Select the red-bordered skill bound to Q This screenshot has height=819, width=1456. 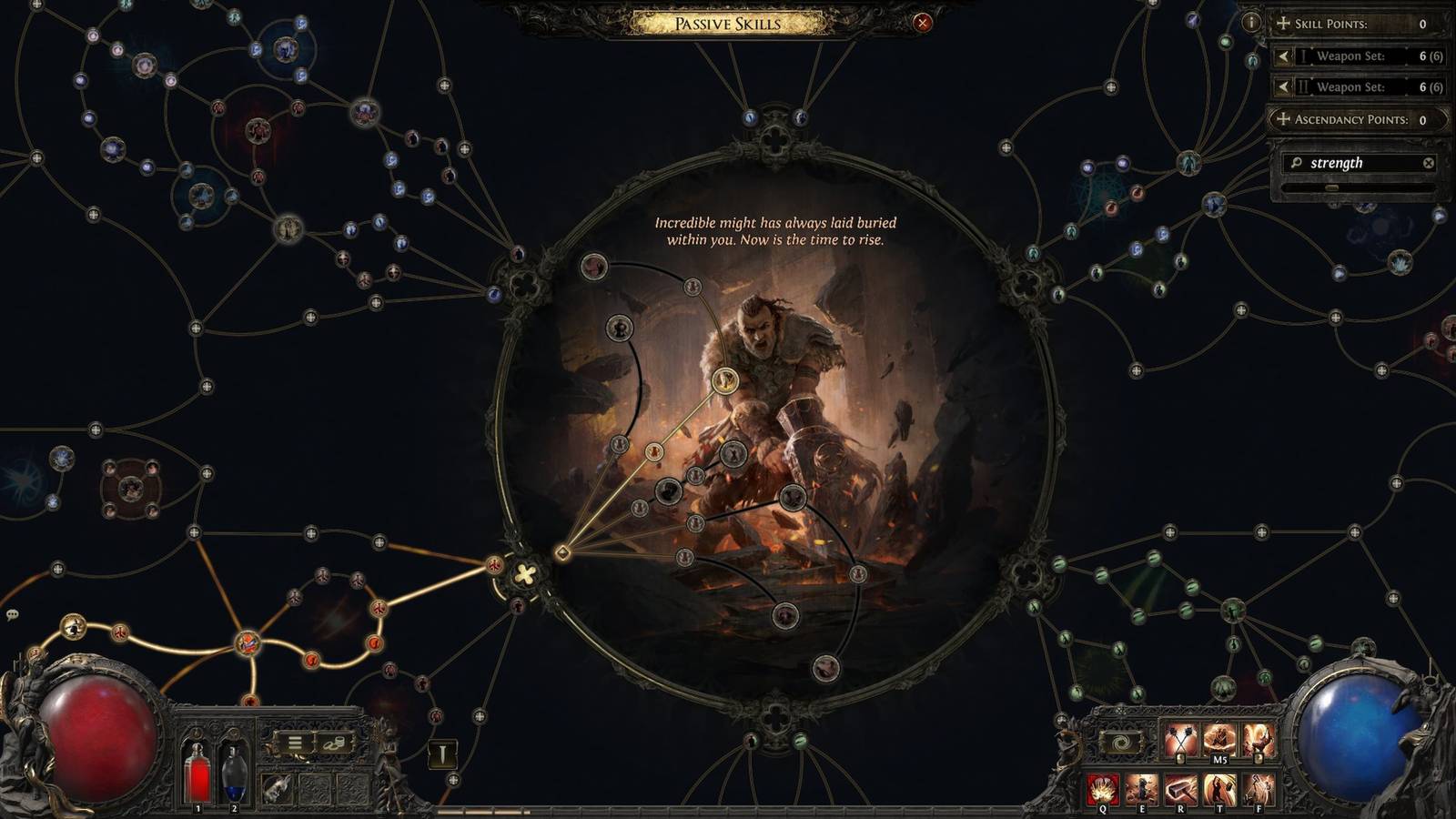point(1102,788)
